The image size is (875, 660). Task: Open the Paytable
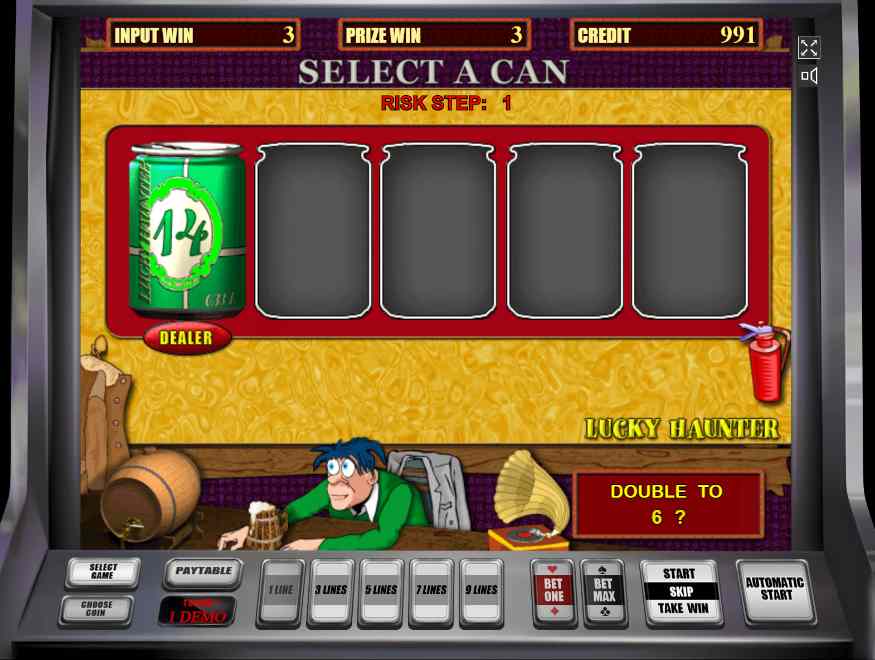pos(203,572)
